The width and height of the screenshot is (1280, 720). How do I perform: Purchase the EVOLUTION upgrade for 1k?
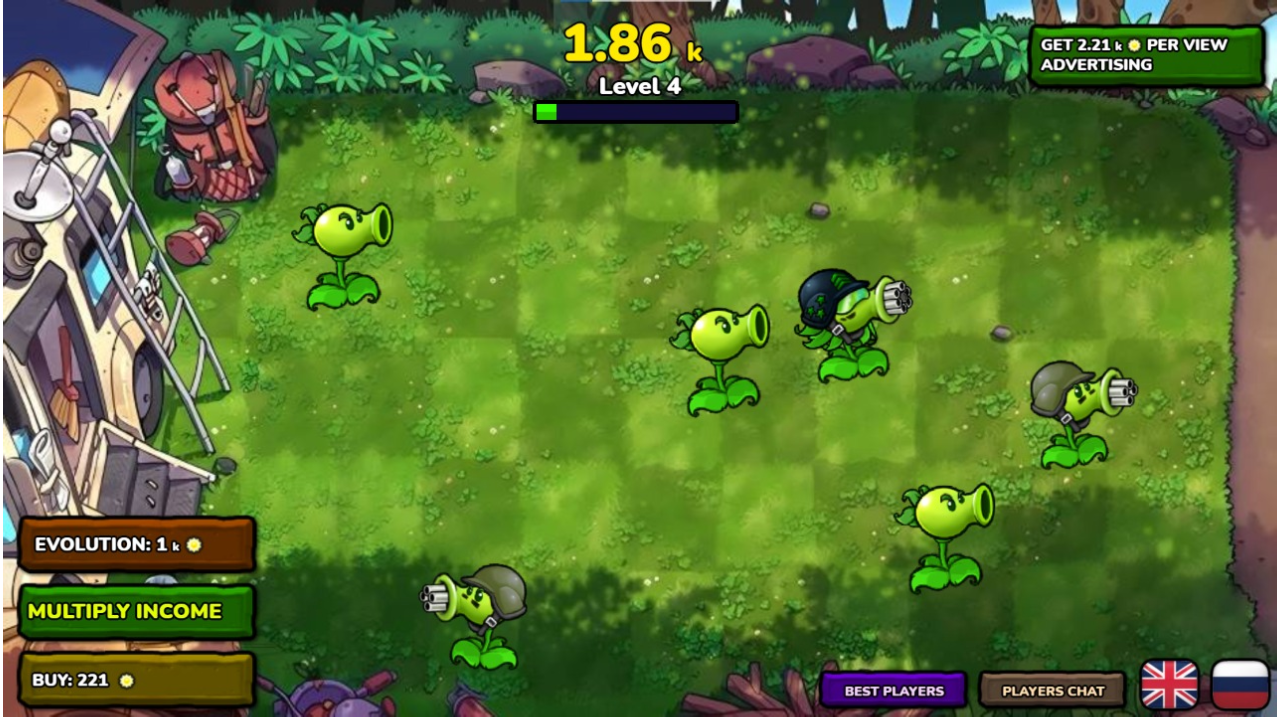click(137, 545)
